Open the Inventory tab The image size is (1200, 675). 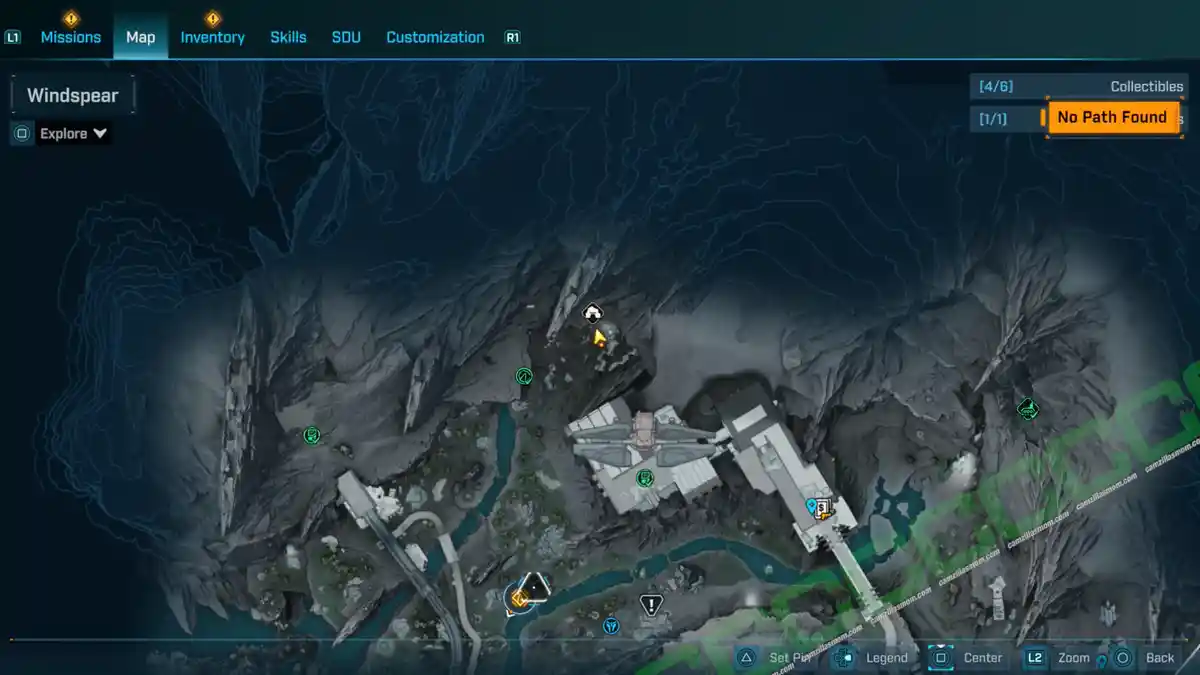click(212, 37)
